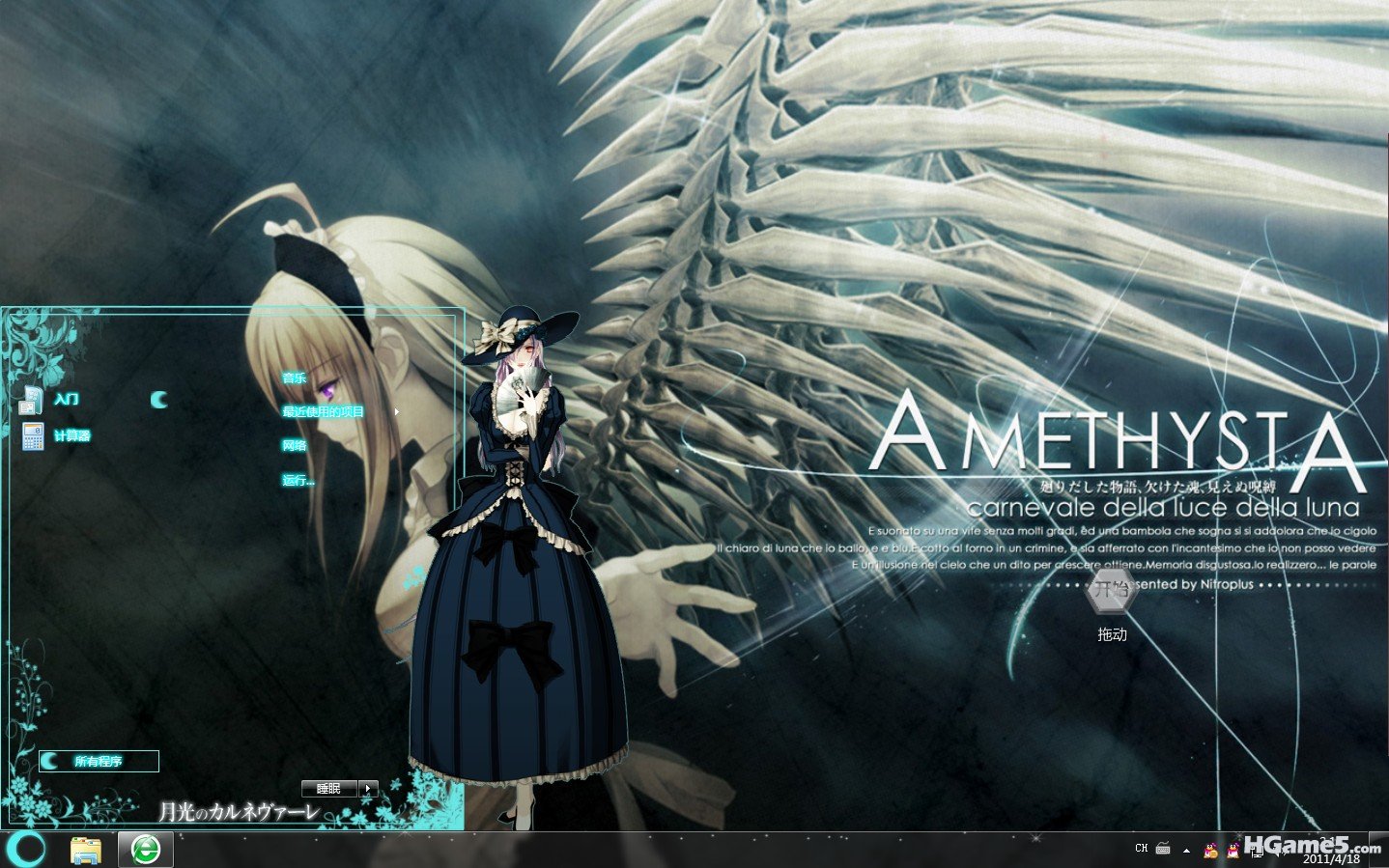Image resolution: width=1389 pixels, height=868 pixels.
Task: Click the glowing Start orb
Action: click(26, 849)
